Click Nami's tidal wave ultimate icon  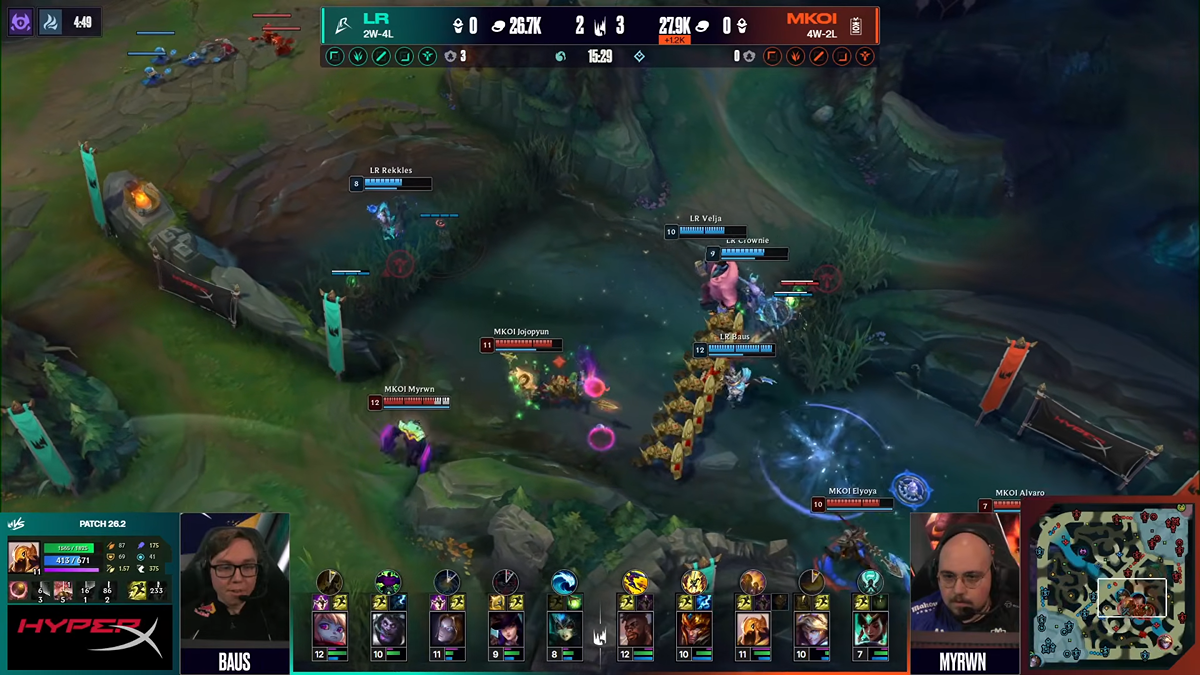pos(564,582)
